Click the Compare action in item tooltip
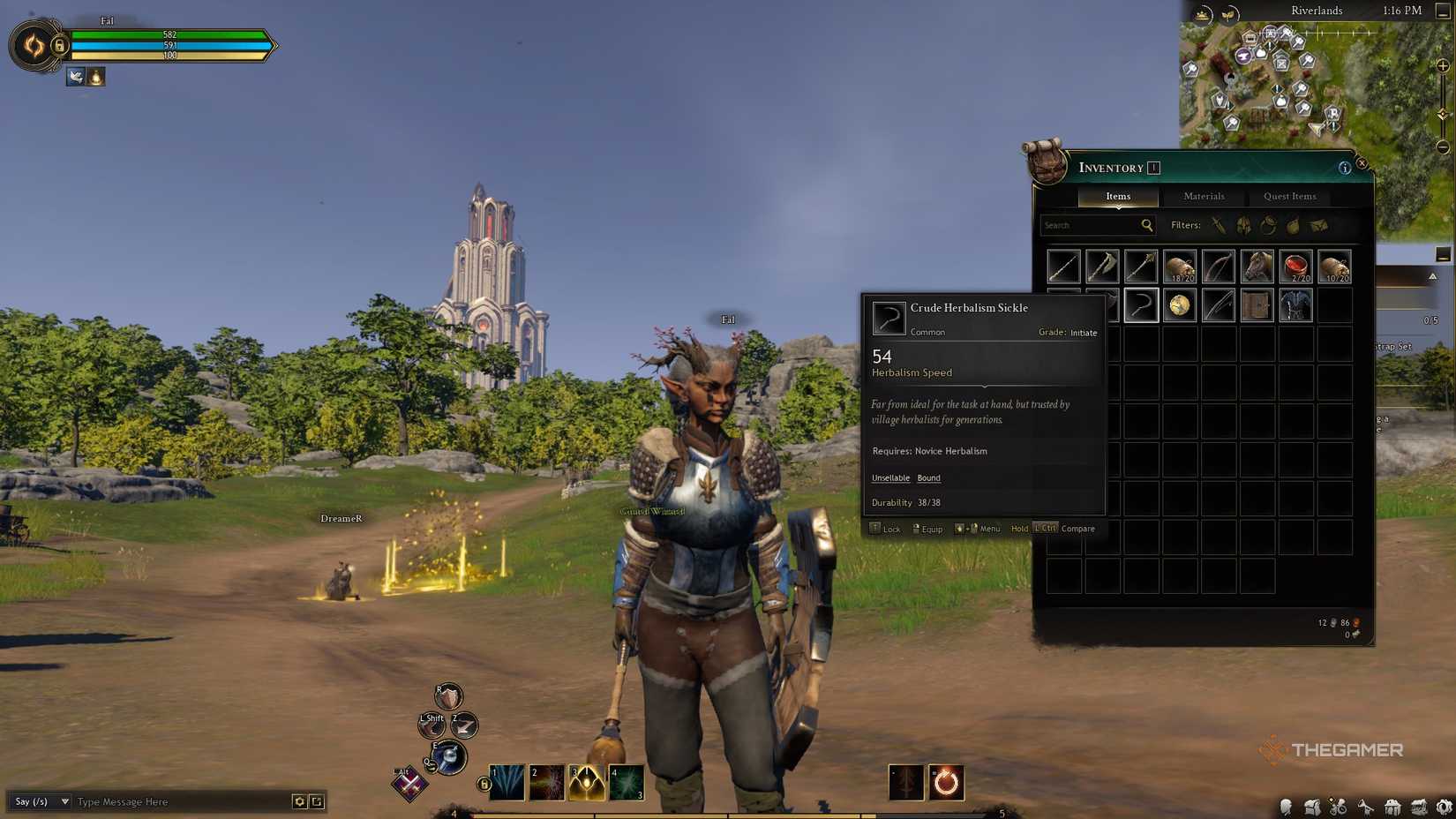 click(x=1077, y=529)
